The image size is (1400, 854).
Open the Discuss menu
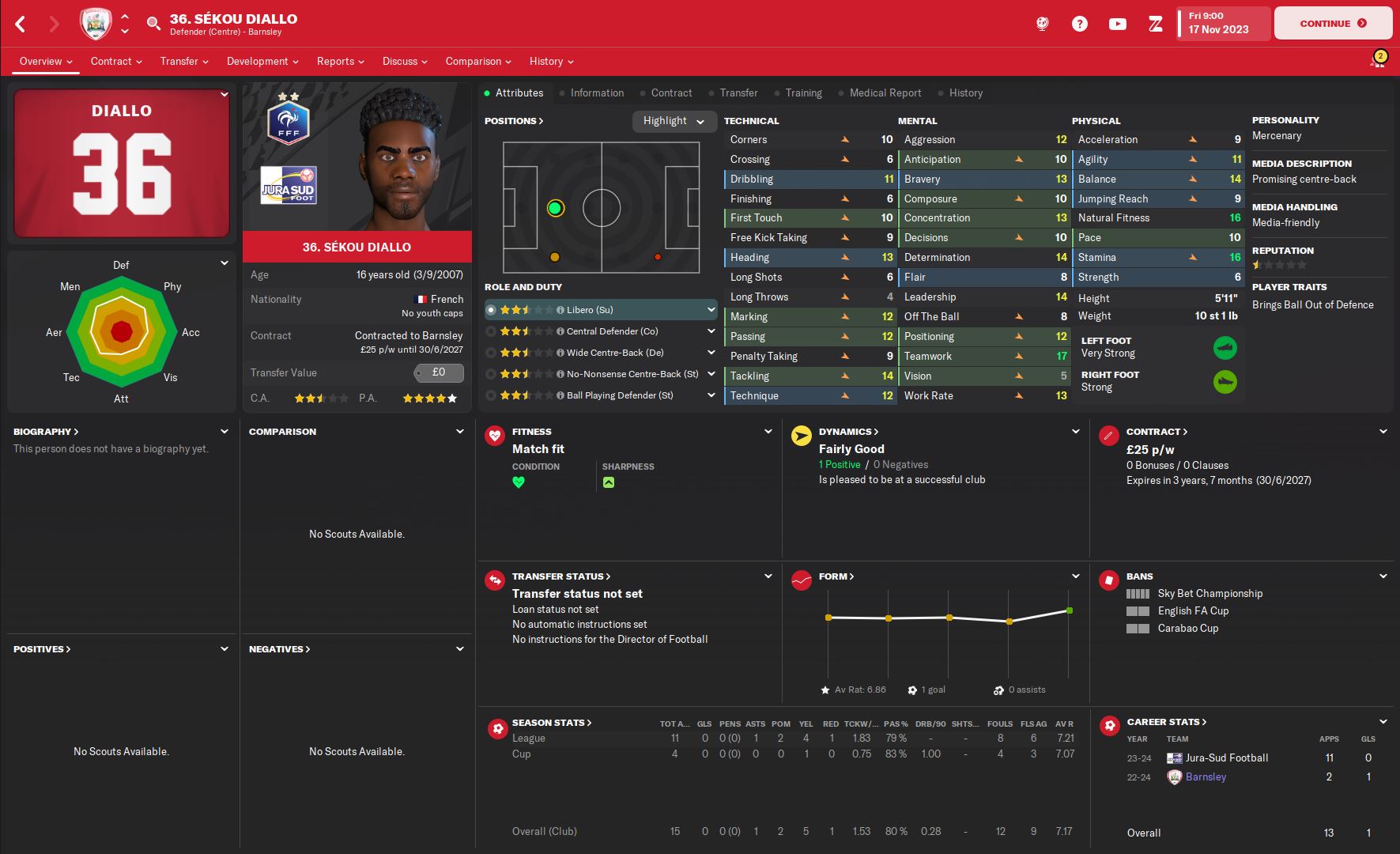405,61
